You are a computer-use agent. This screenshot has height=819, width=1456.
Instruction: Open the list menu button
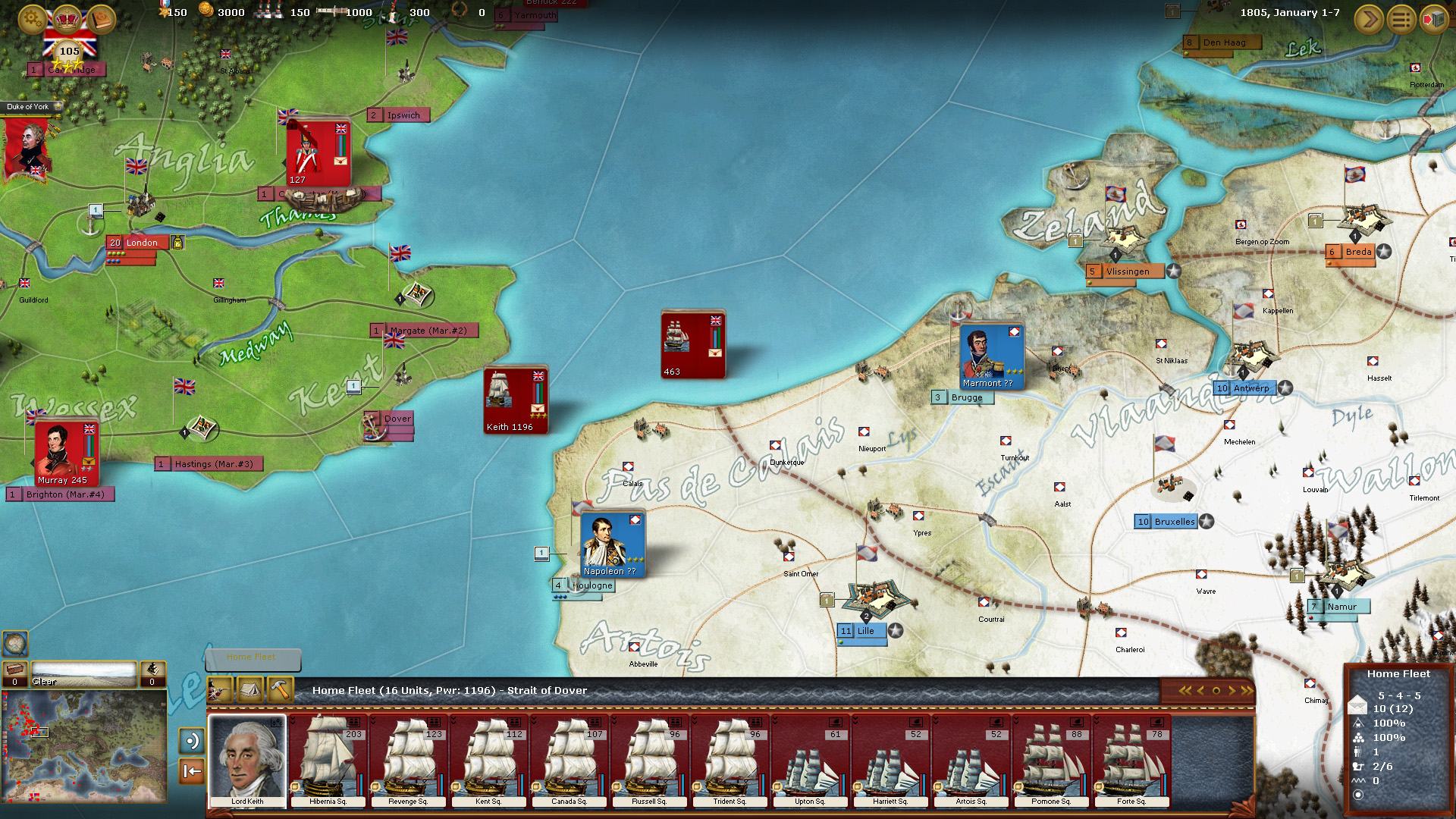(x=1401, y=19)
